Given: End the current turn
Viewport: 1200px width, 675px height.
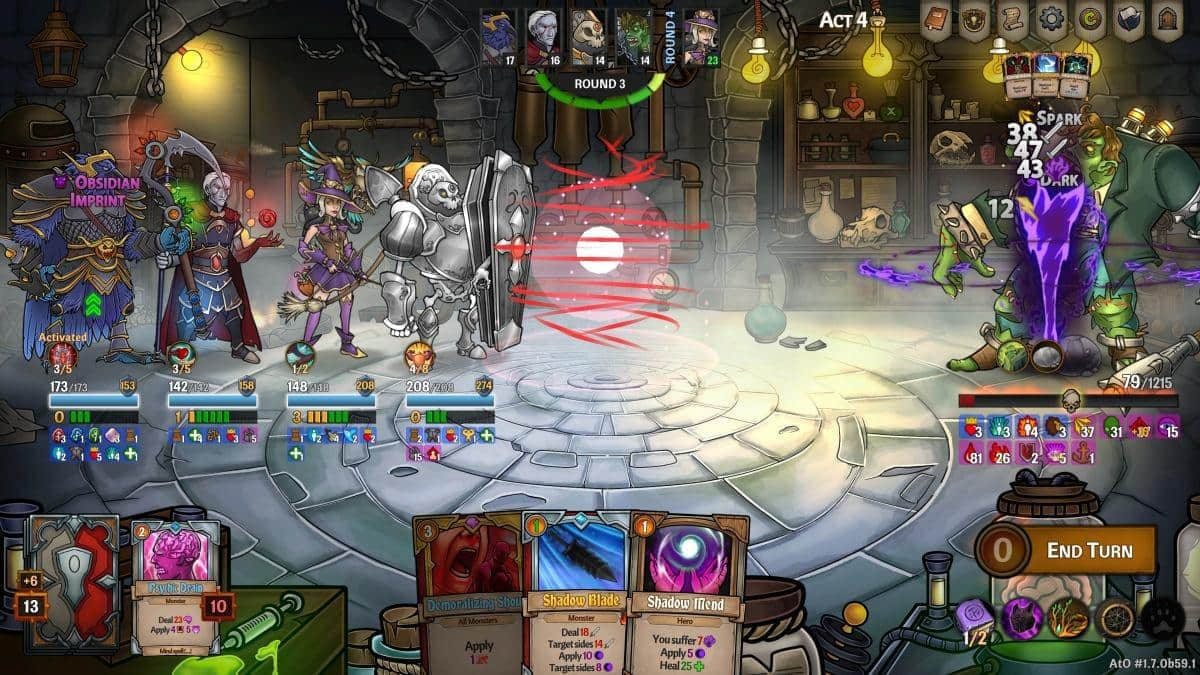Looking at the screenshot, I should [1087, 550].
